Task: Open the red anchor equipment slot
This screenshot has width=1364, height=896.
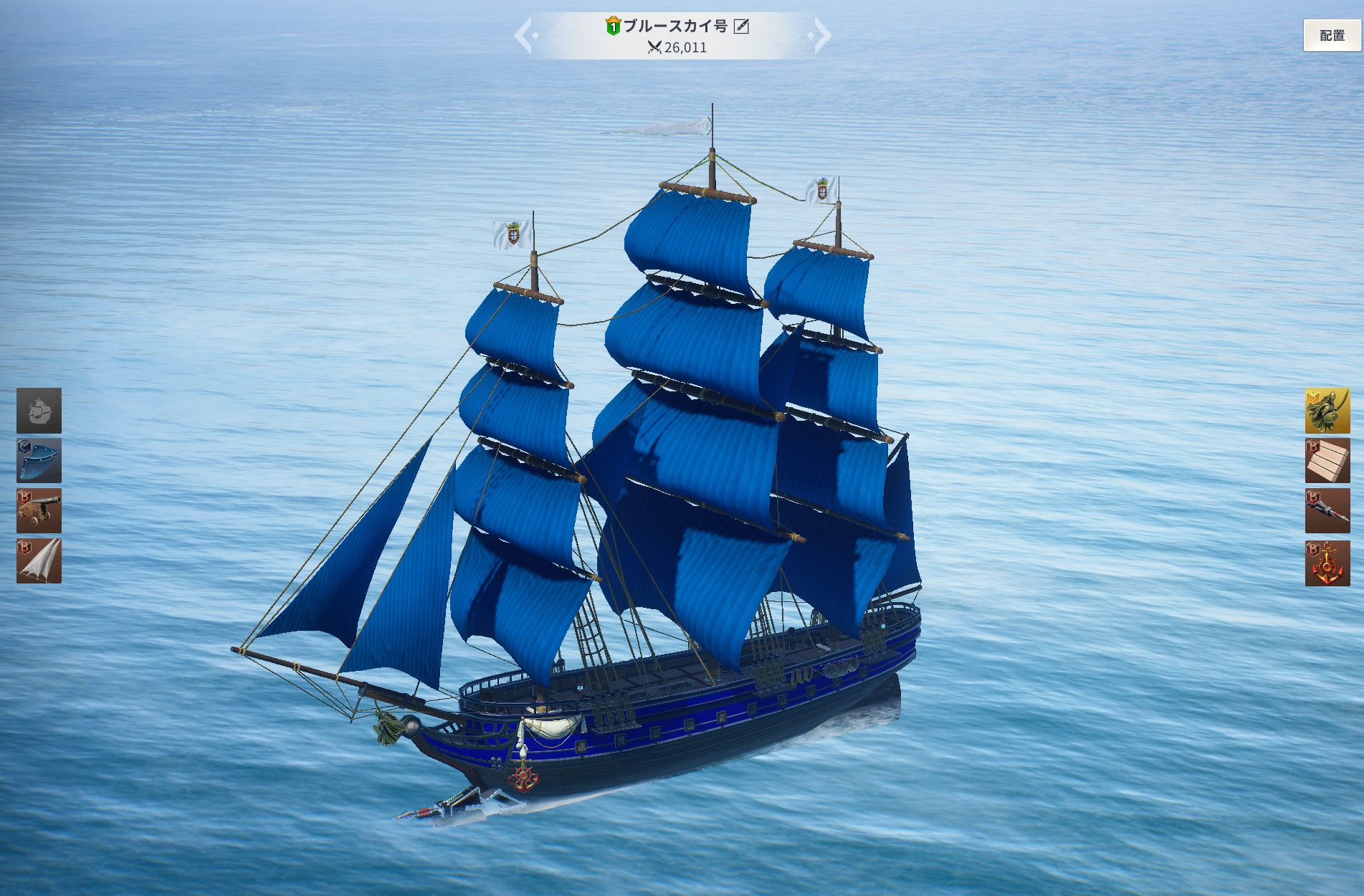Action: [1327, 563]
